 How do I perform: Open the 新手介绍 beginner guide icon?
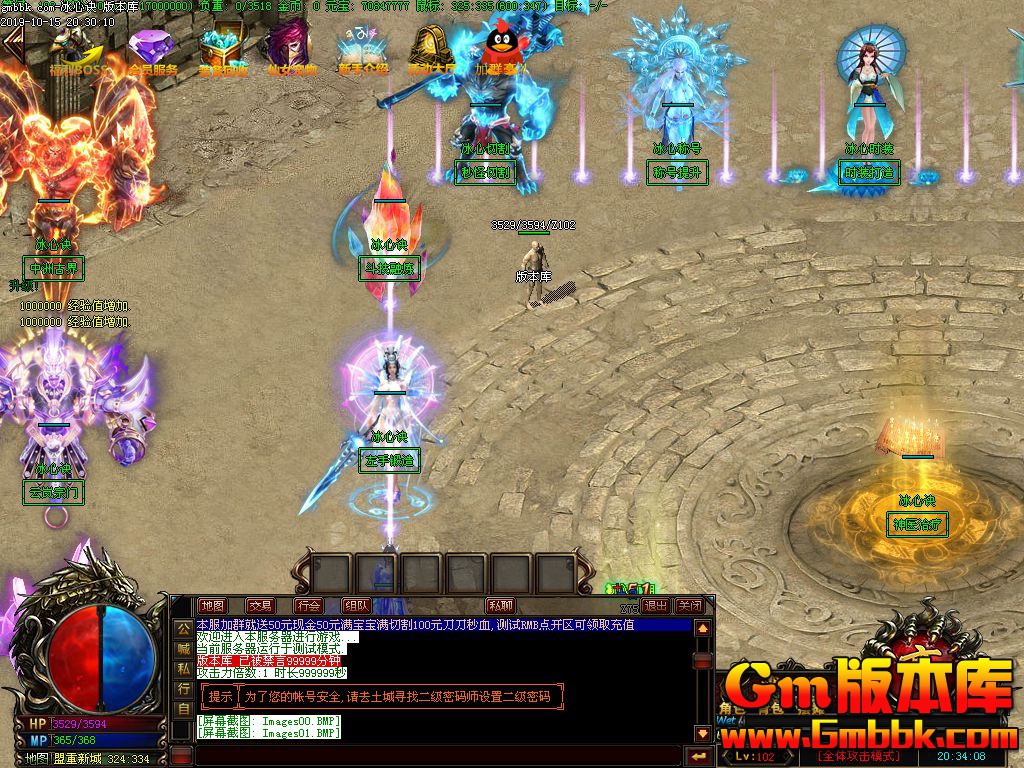pyautogui.click(x=362, y=50)
